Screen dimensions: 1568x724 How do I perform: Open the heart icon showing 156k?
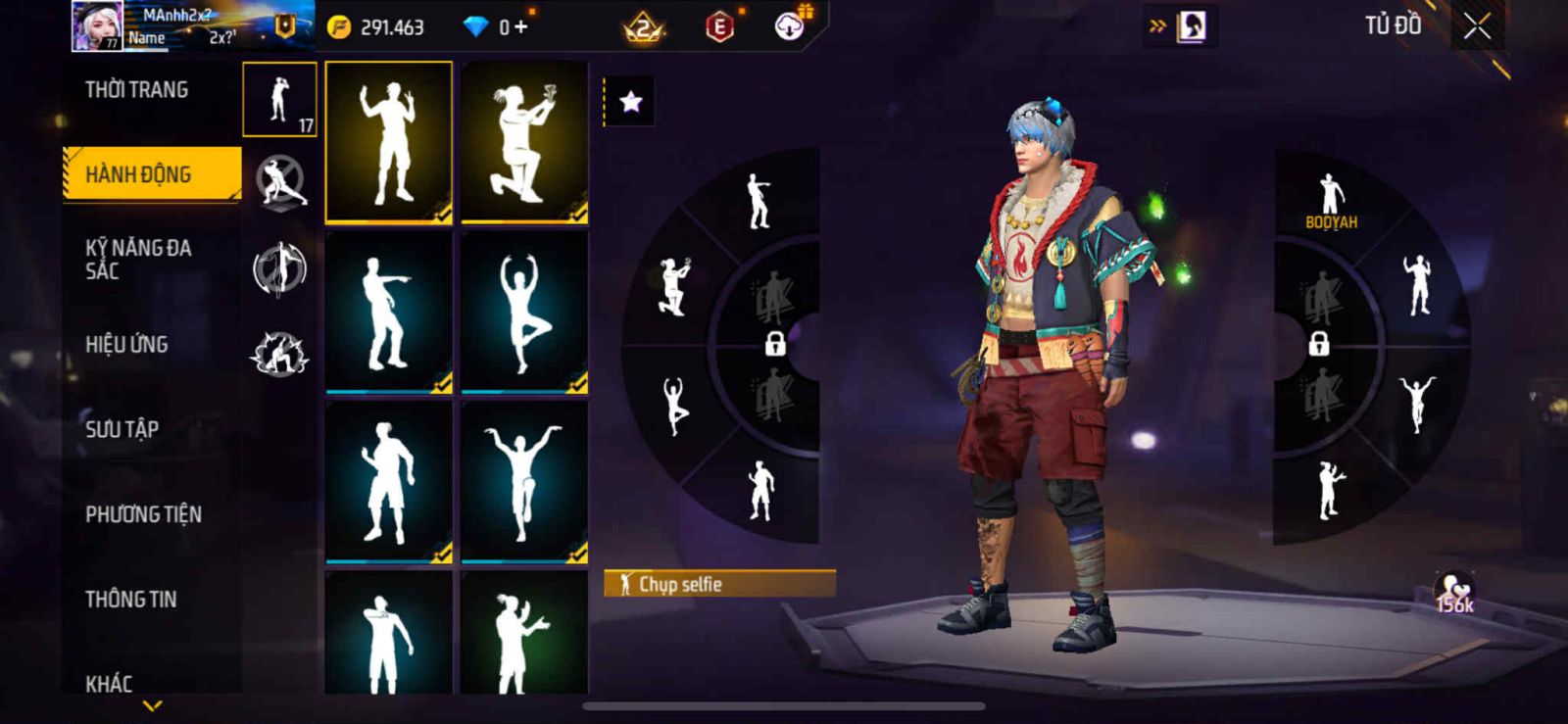(1454, 593)
